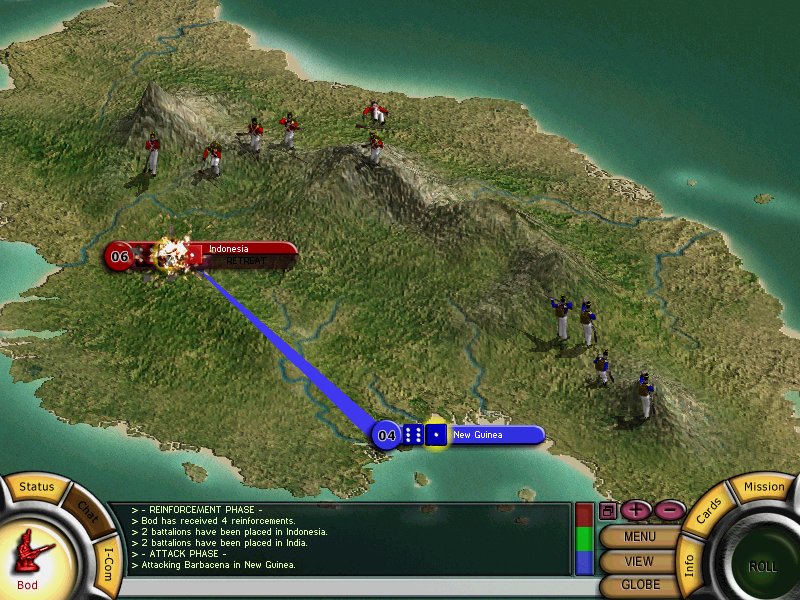Open the Mission tab
Viewport: 800px width, 600px height.
(765, 487)
